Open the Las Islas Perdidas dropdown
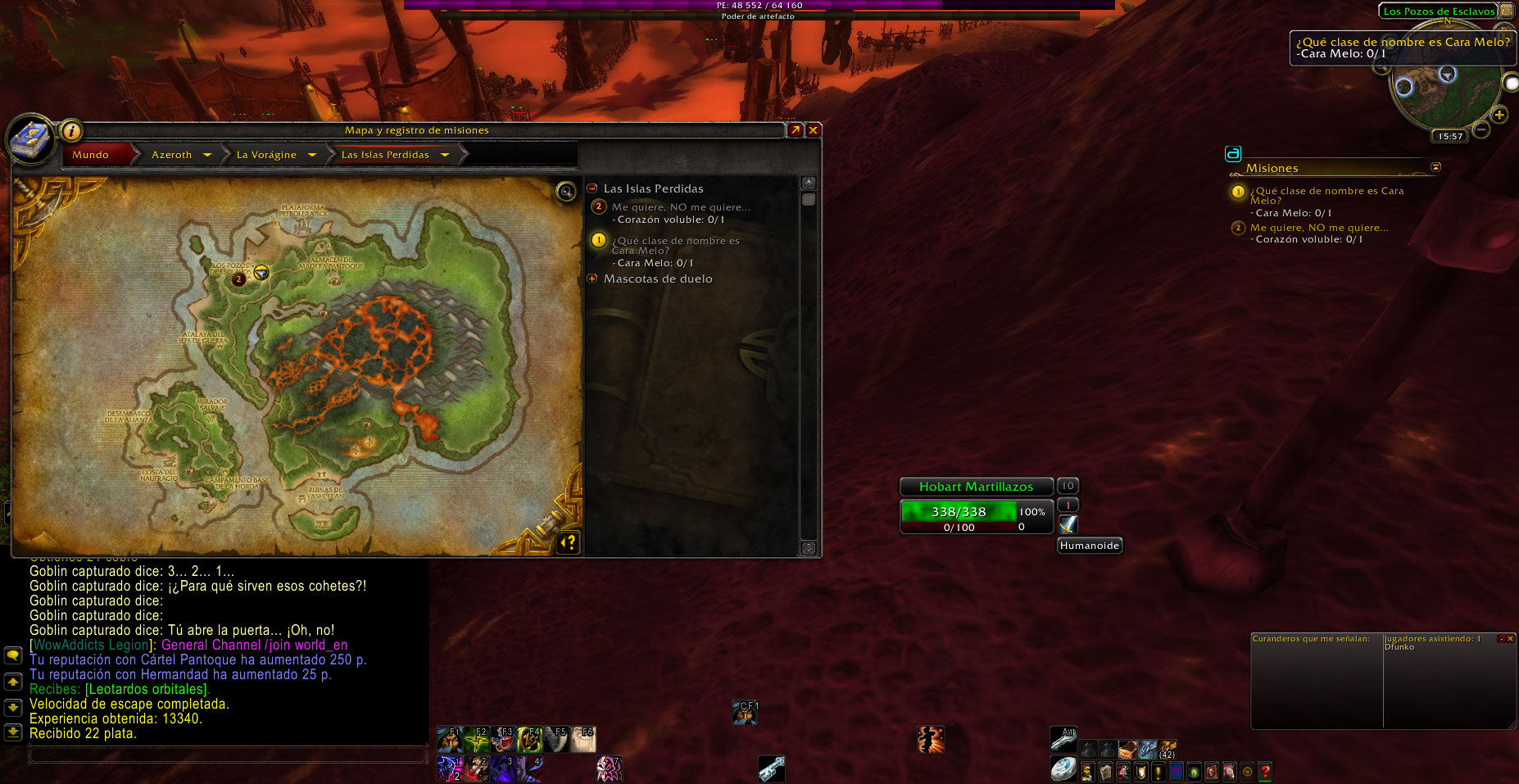The width and height of the screenshot is (1519, 784). [445, 155]
